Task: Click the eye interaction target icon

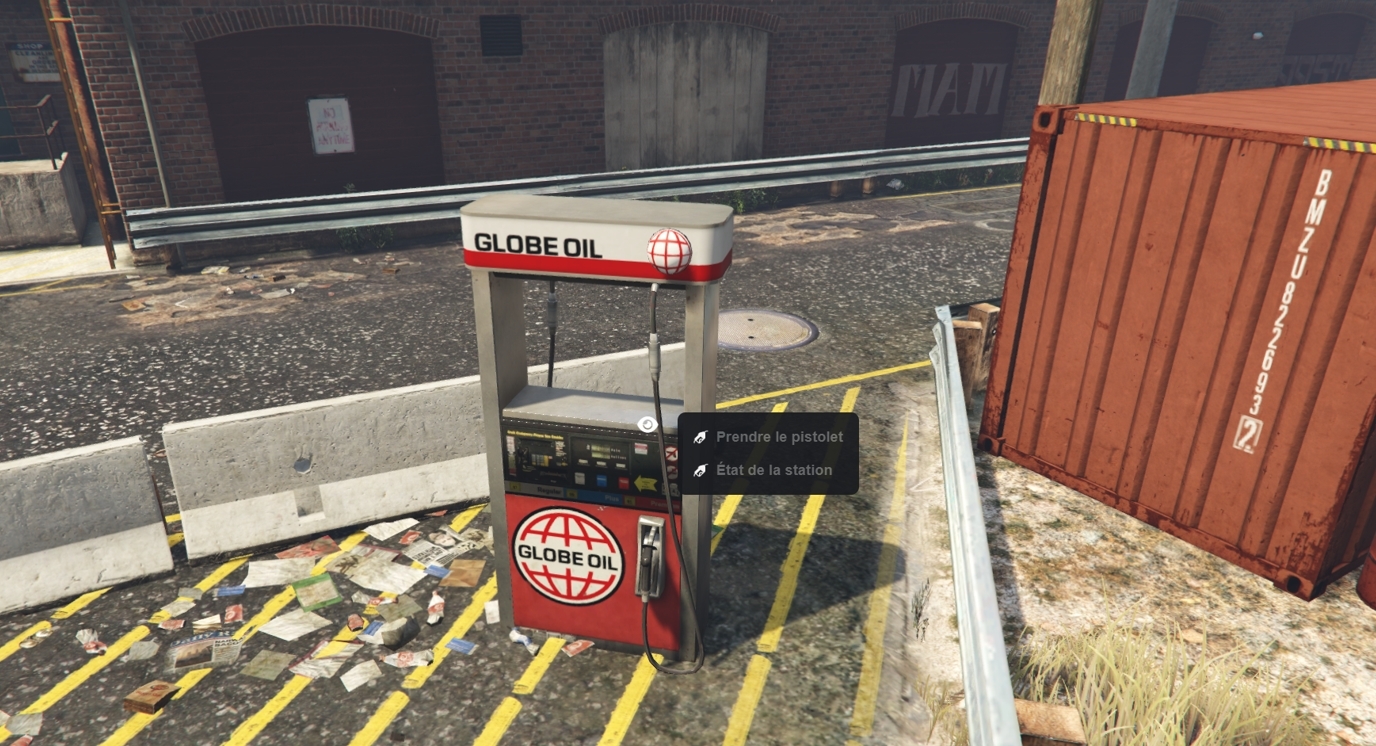Action: tap(647, 425)
